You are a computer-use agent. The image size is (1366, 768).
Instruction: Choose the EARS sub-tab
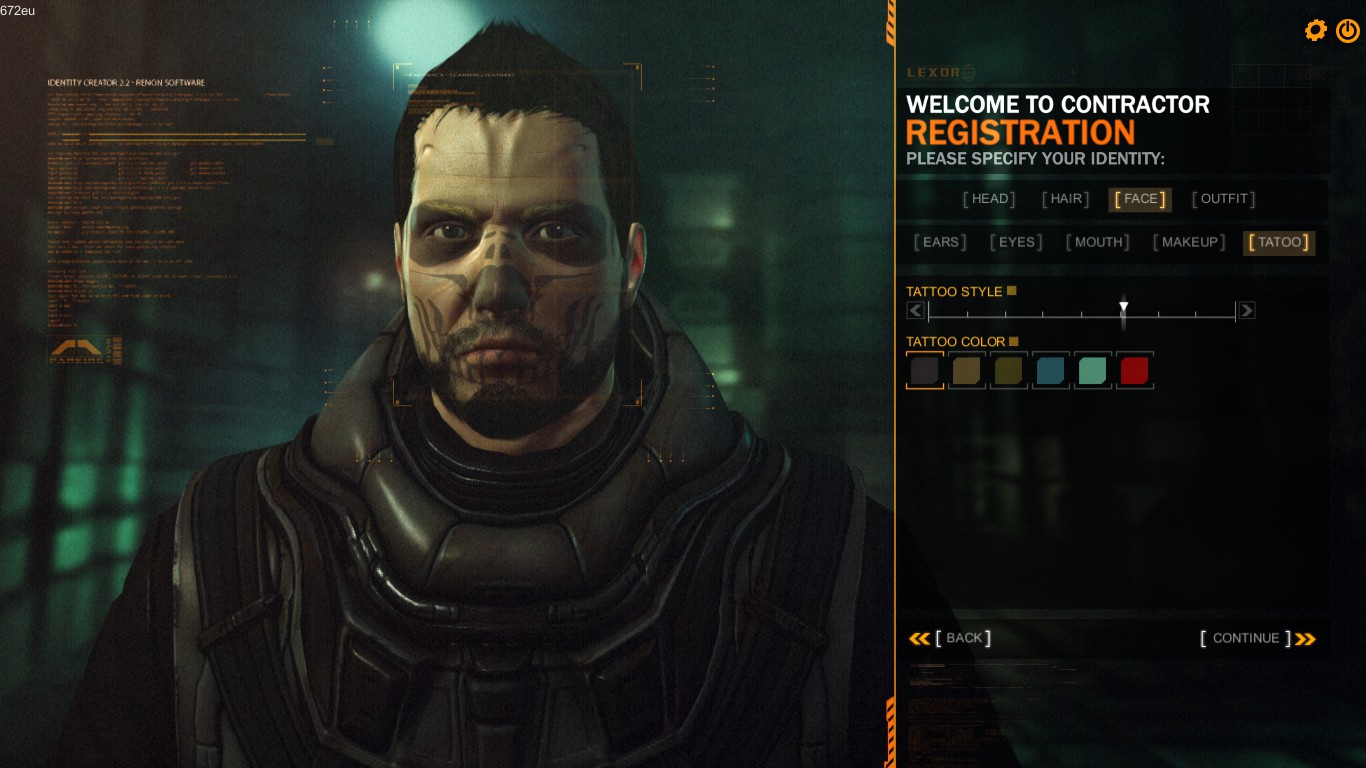(x=940, y=242)
